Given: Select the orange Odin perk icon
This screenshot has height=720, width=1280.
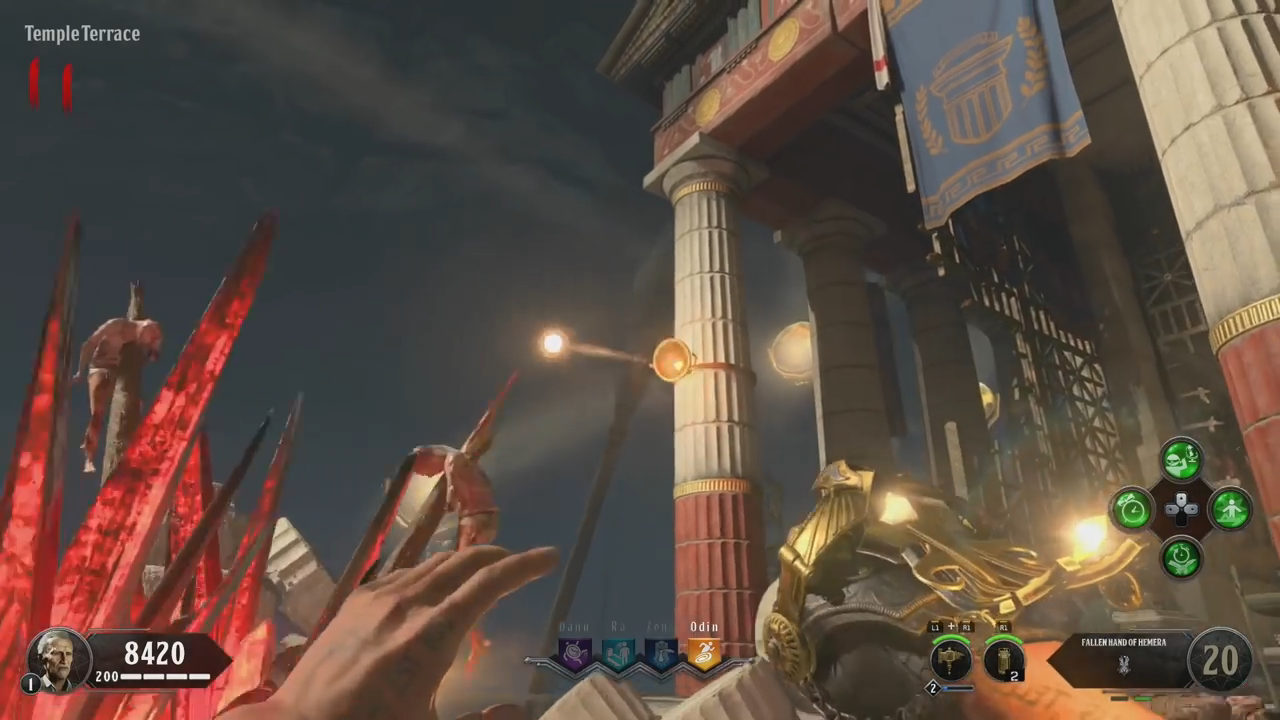Looking at the screenshot, I should (703, 654).
